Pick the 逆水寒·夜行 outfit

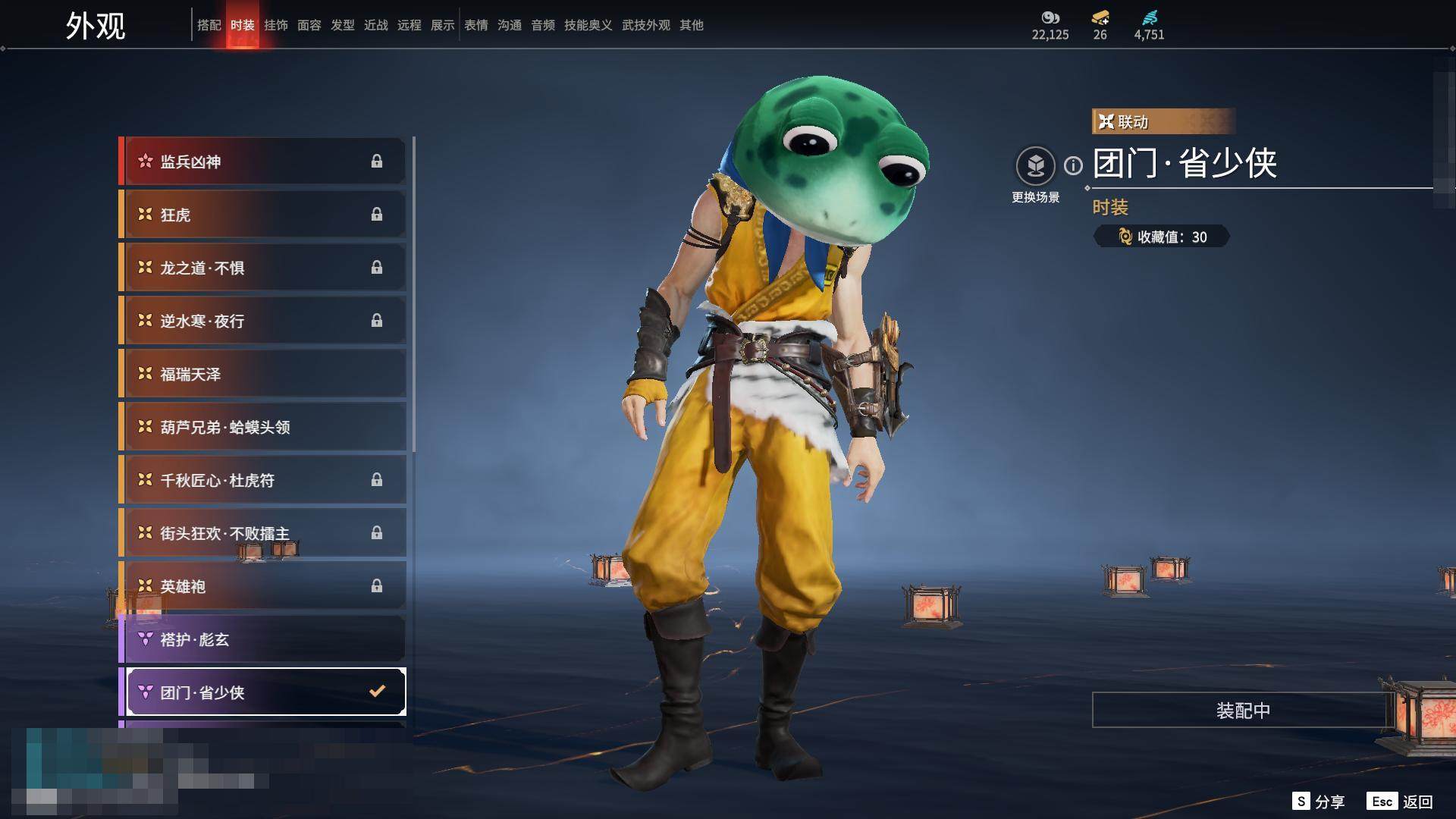(x=264, y=321)
